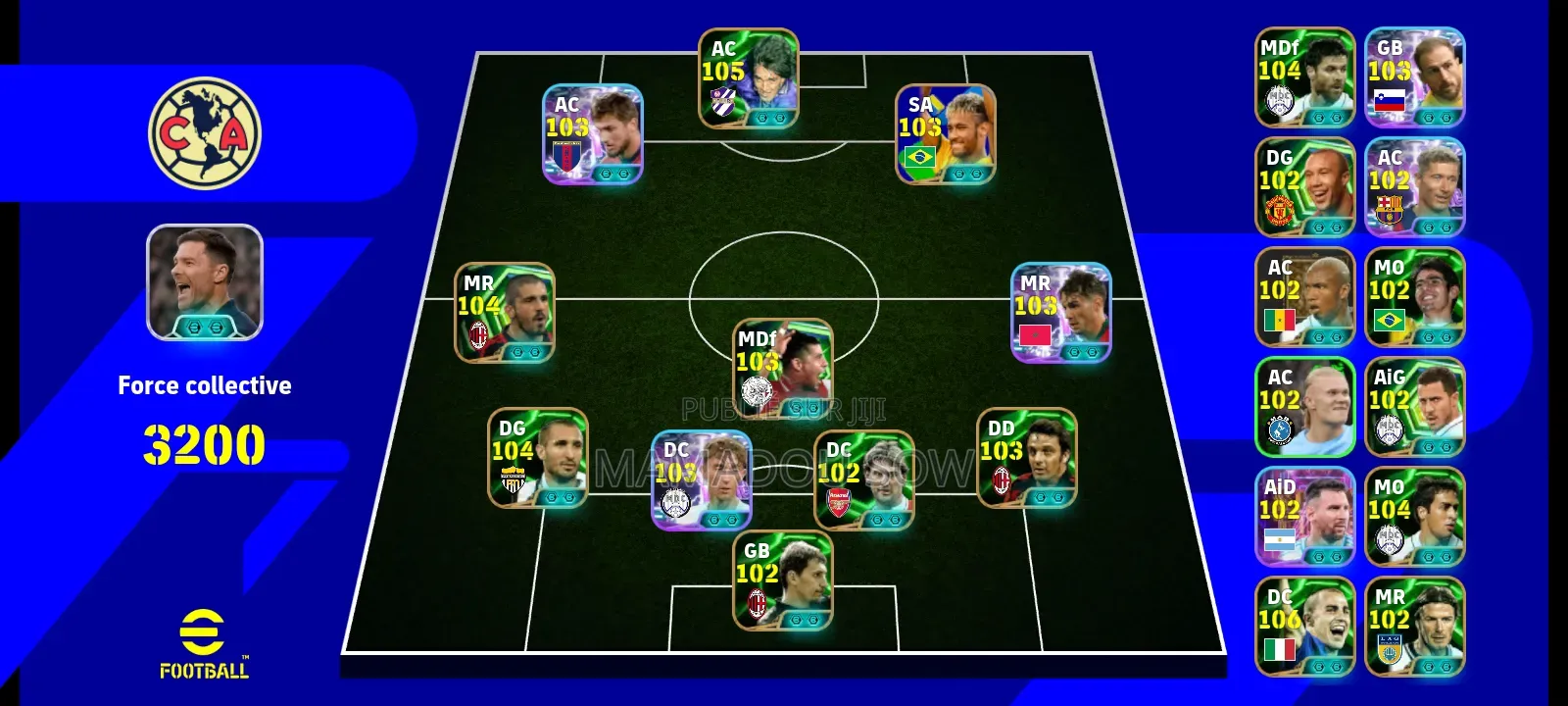Screen dimensions: 1568x706
Task: Select the SA 103 Brazil flag card
Action: pyautogui.click(x=946, y=134)
